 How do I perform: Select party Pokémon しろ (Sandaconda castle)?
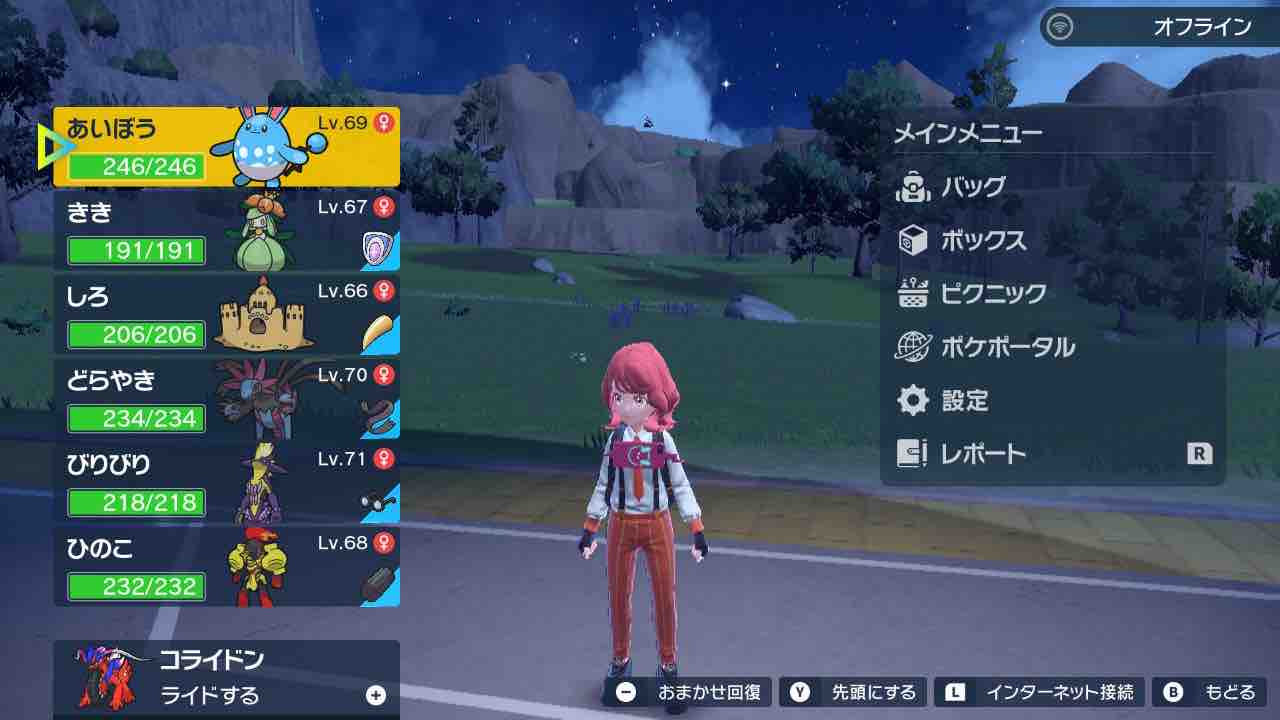coord(226,316)
